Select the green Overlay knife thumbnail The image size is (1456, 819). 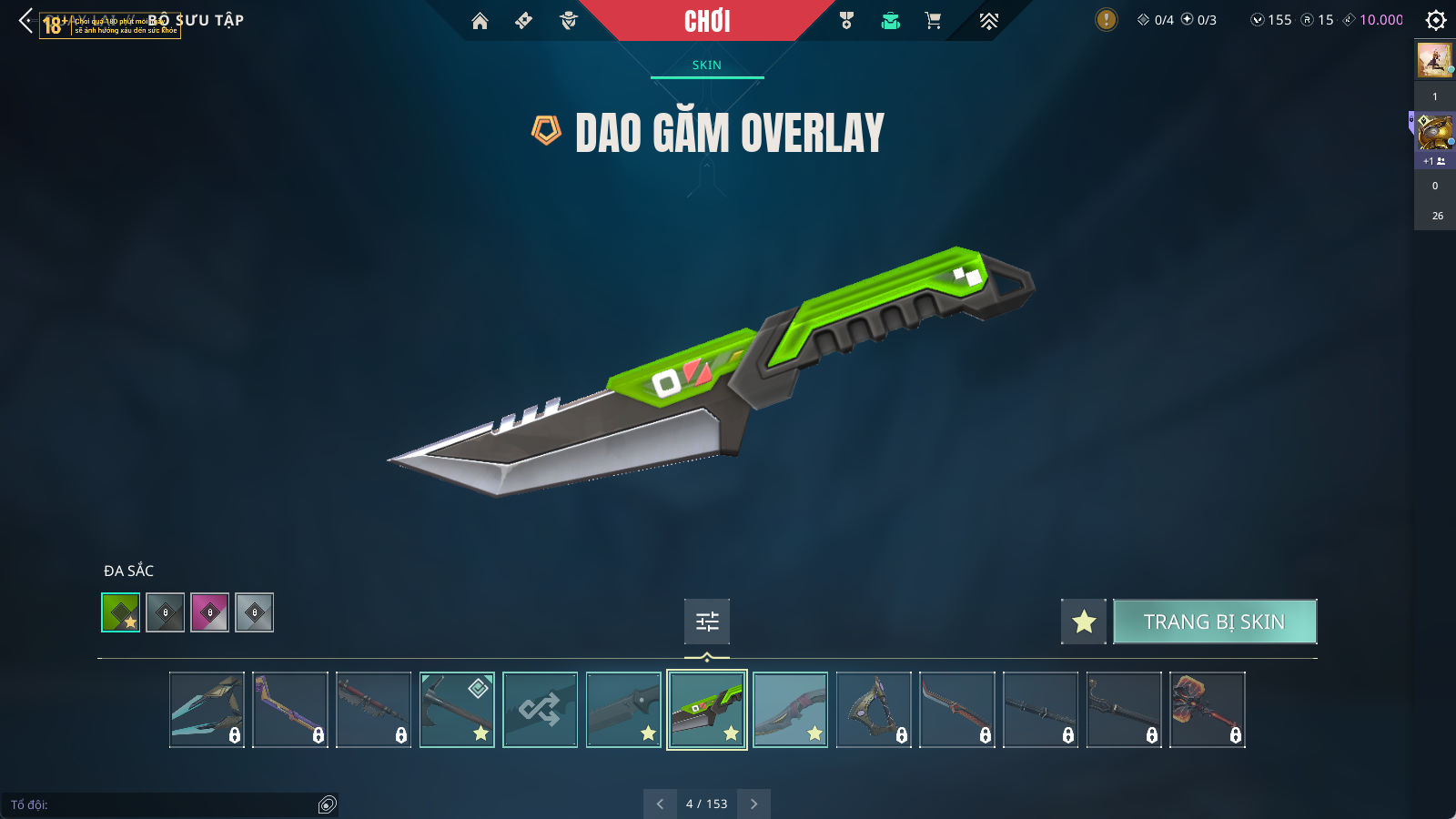pos(707,710)
